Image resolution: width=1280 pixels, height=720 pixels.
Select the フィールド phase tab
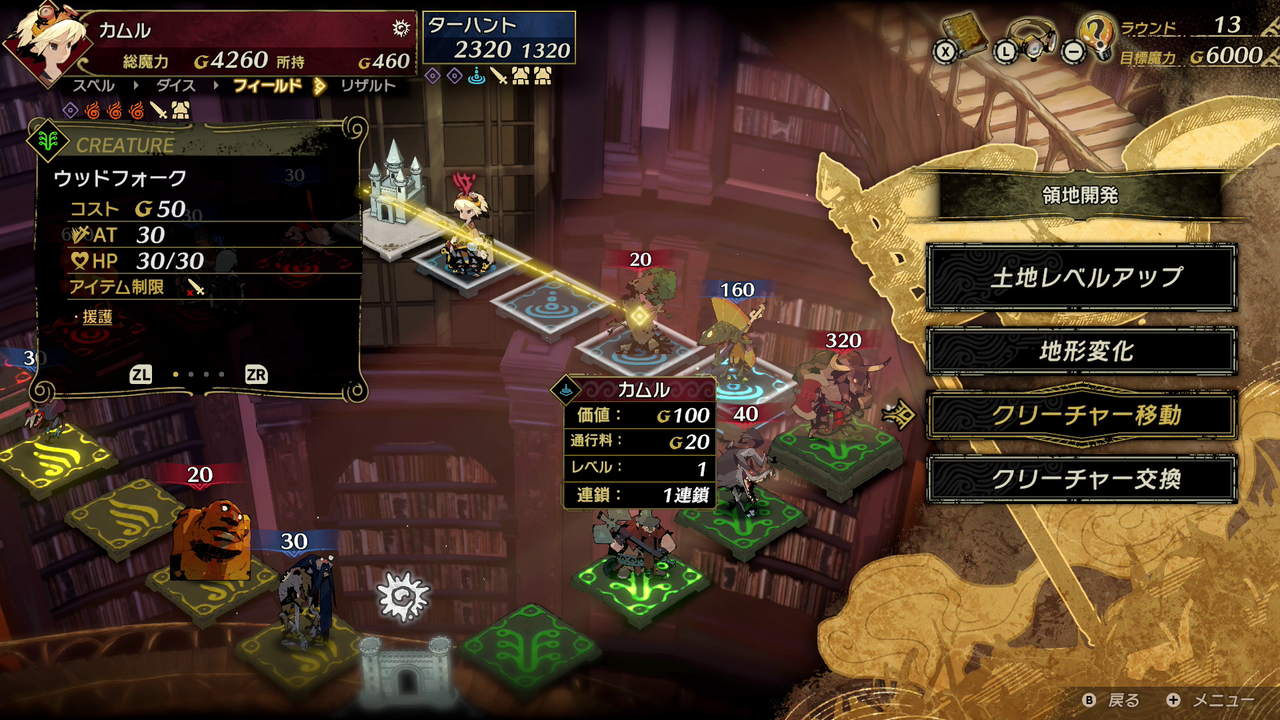pyautogui.click(x=266, y=86)
